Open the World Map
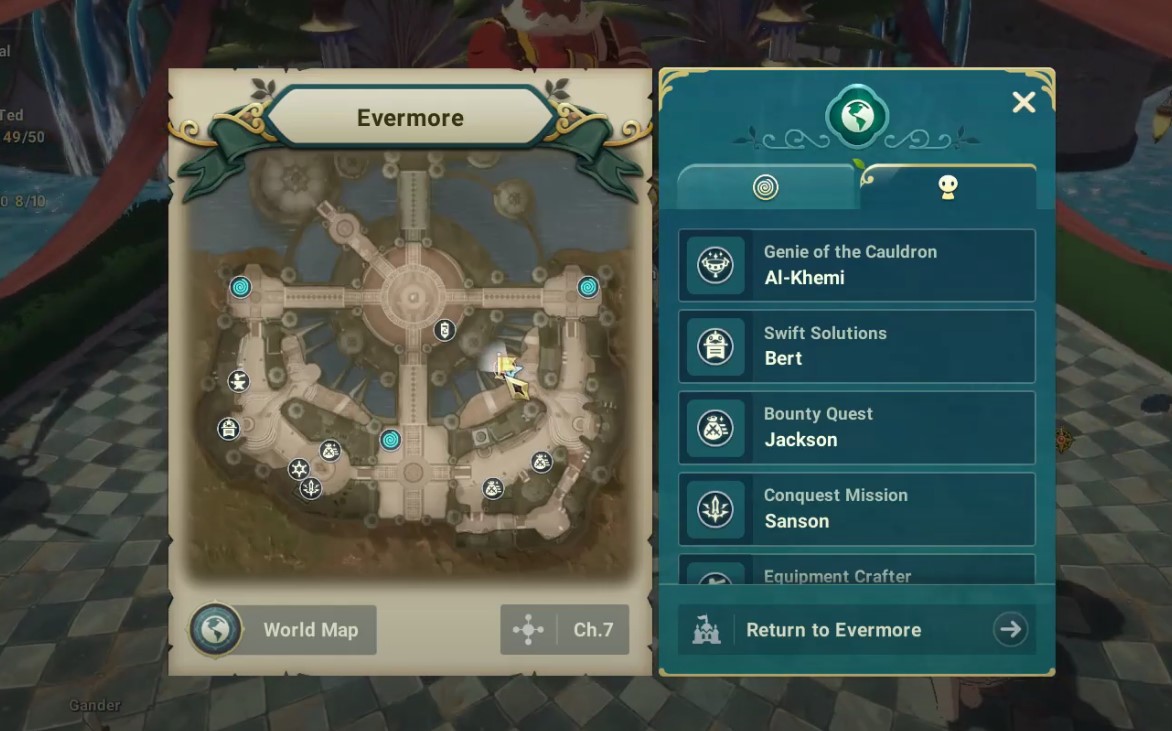The height and width of the screenshot is (731, 1172). click(283, 630)
